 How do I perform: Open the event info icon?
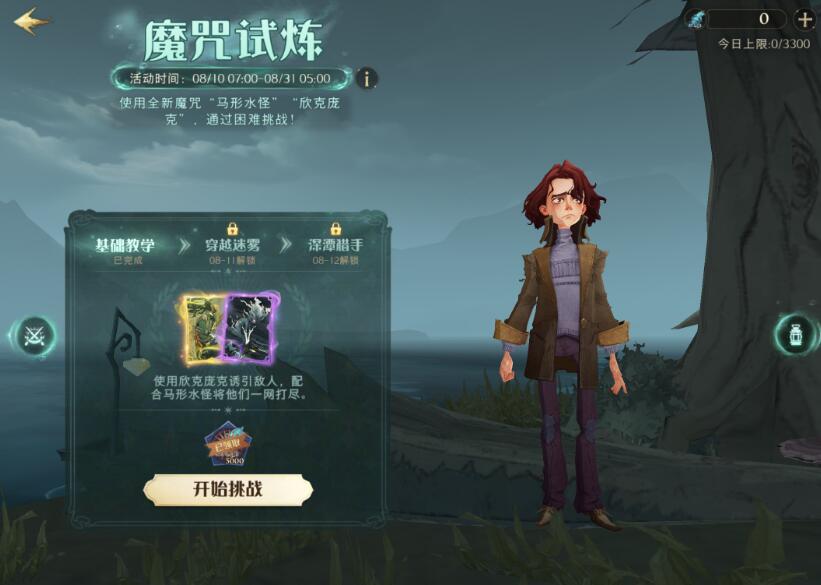click(368, 78)
